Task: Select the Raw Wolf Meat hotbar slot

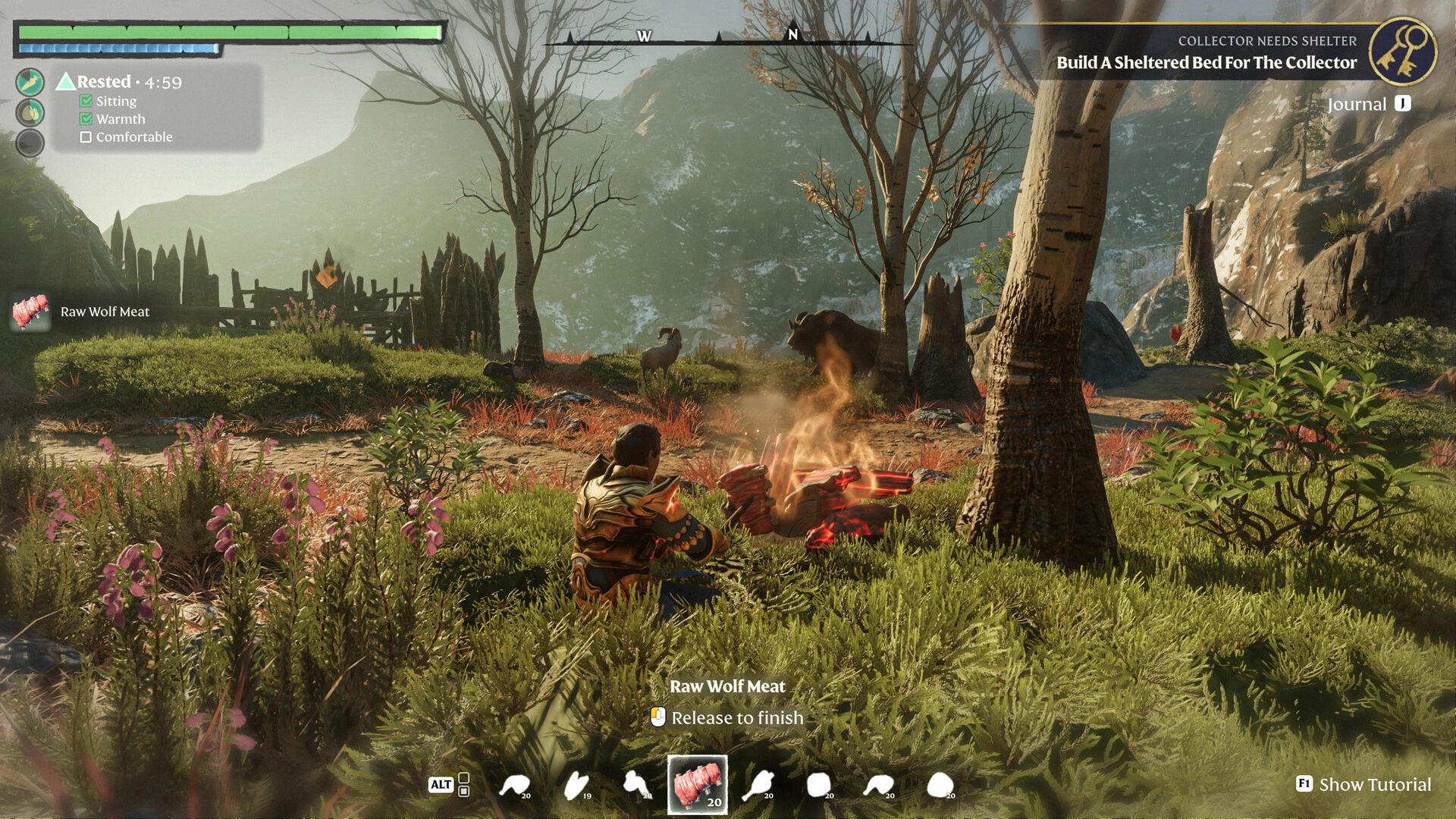Action: coord(697,784)
